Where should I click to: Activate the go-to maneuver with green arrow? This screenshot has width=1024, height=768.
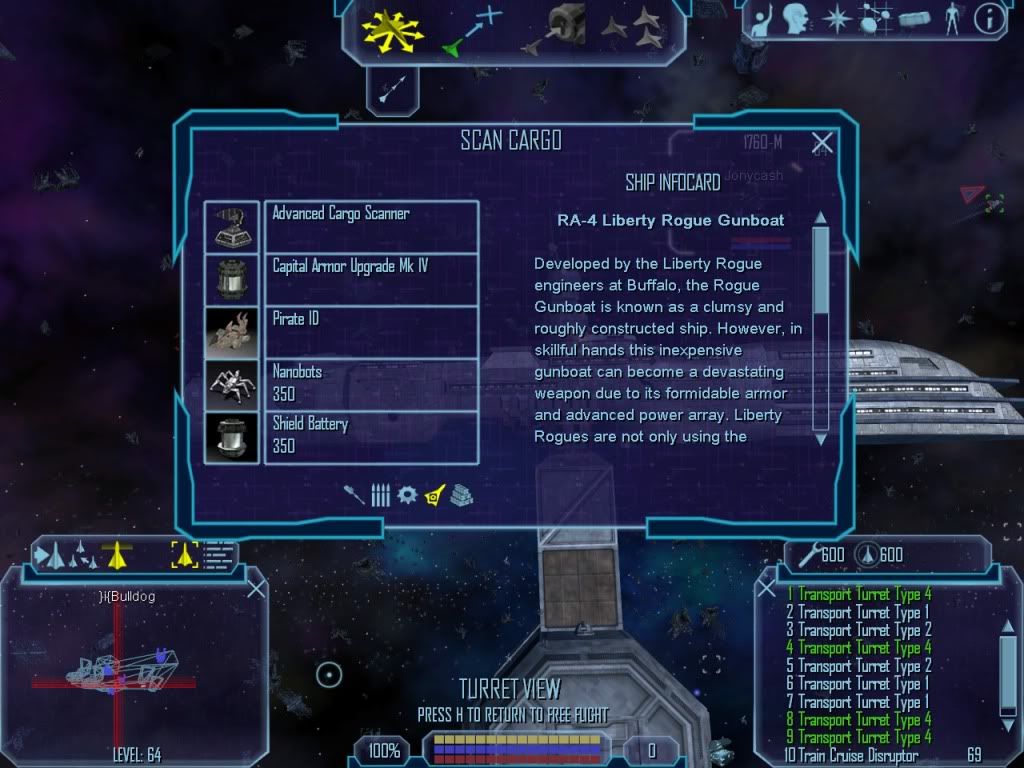[x=472, y=30]
